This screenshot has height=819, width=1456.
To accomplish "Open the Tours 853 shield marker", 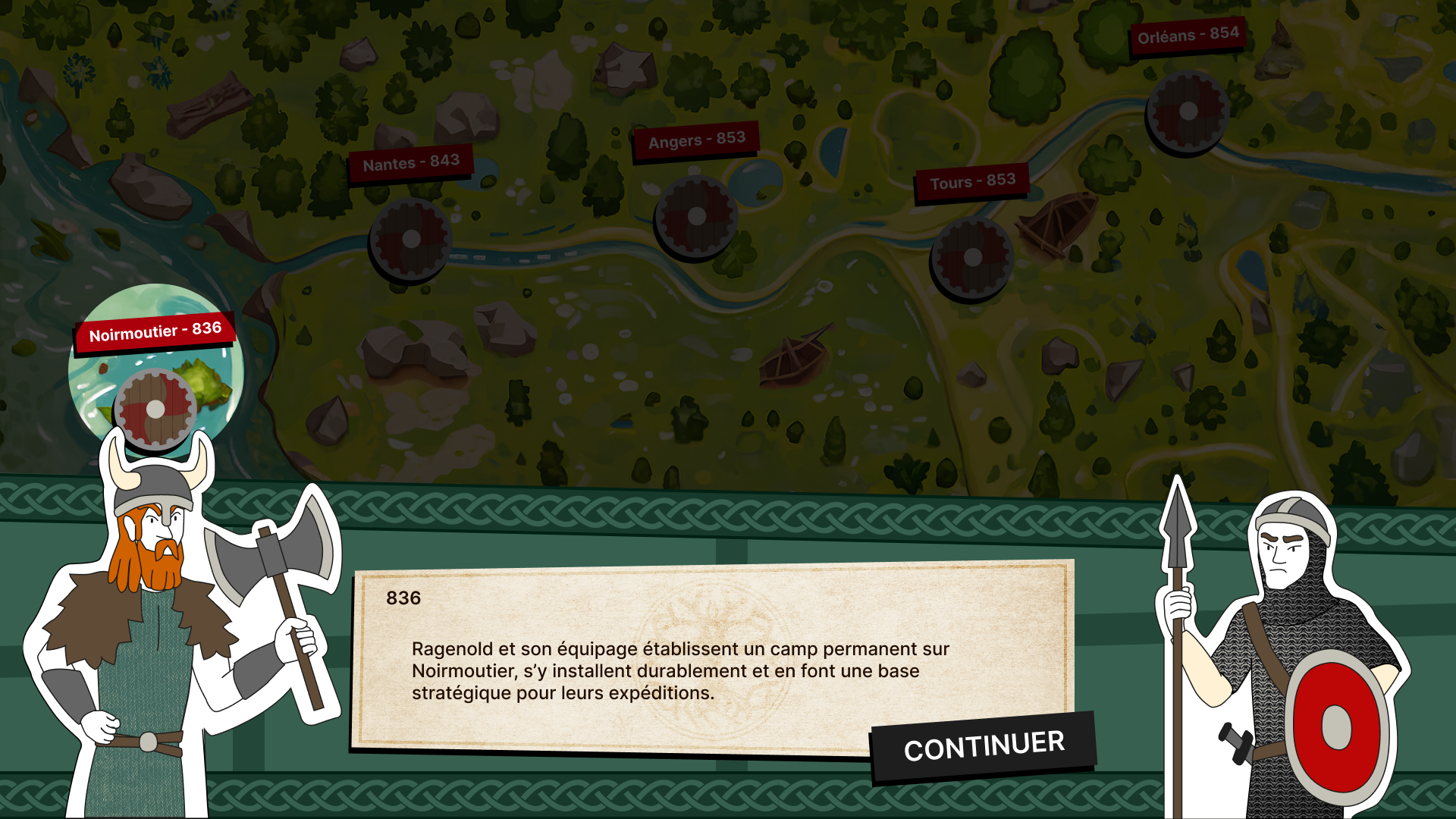I will pos(972,258).
